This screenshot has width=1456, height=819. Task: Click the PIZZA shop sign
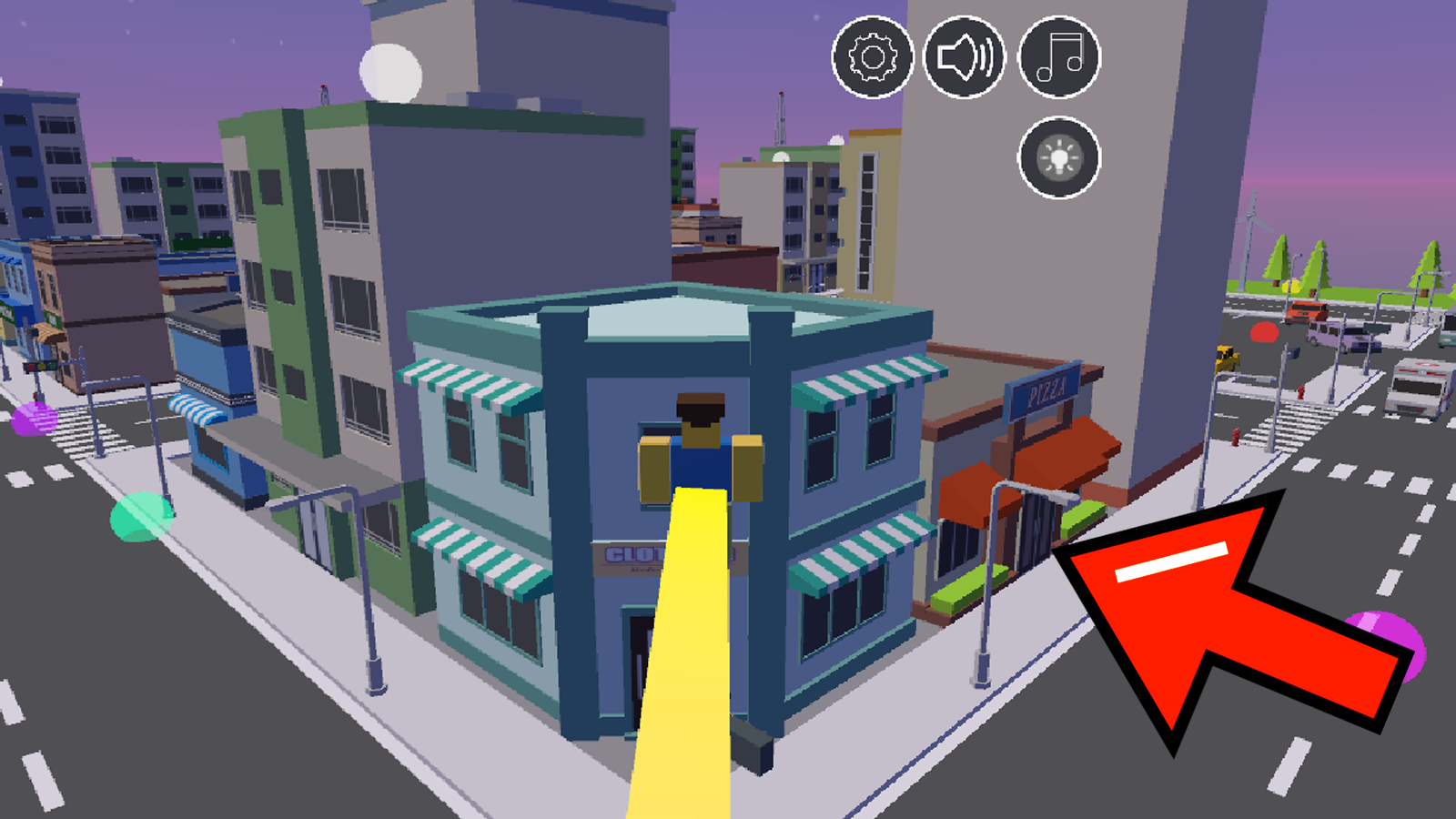[1043, 389]
